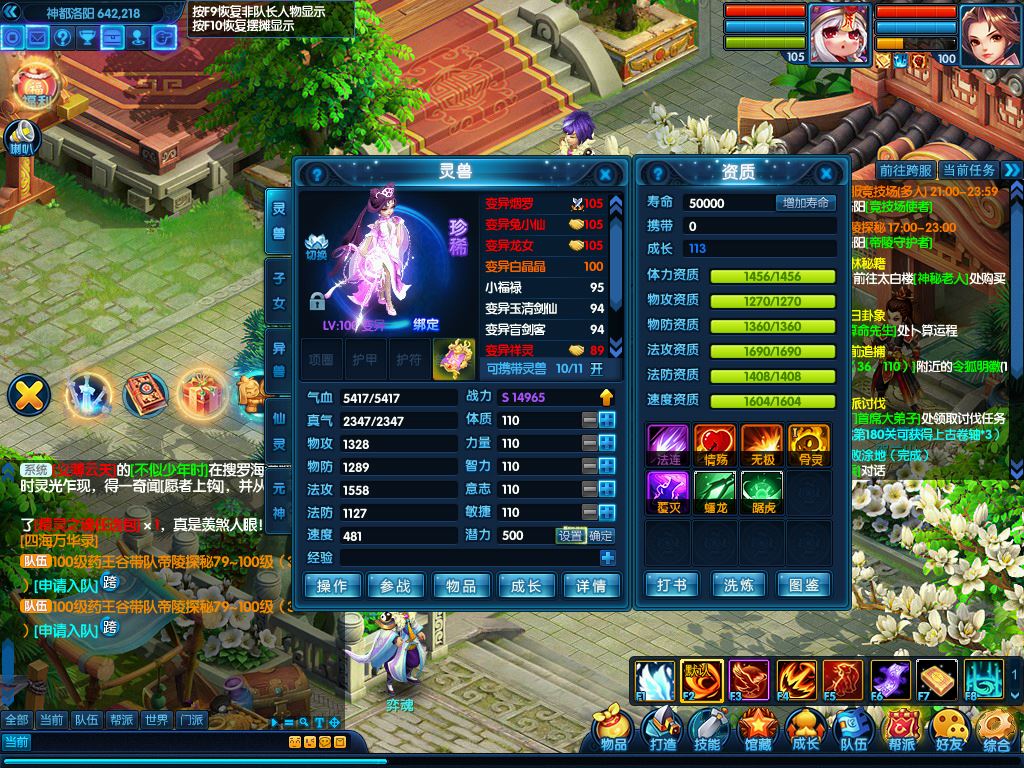Open the 好友 friends menu
Screen dimensions: 1024x768
click(x=949, y=729)
